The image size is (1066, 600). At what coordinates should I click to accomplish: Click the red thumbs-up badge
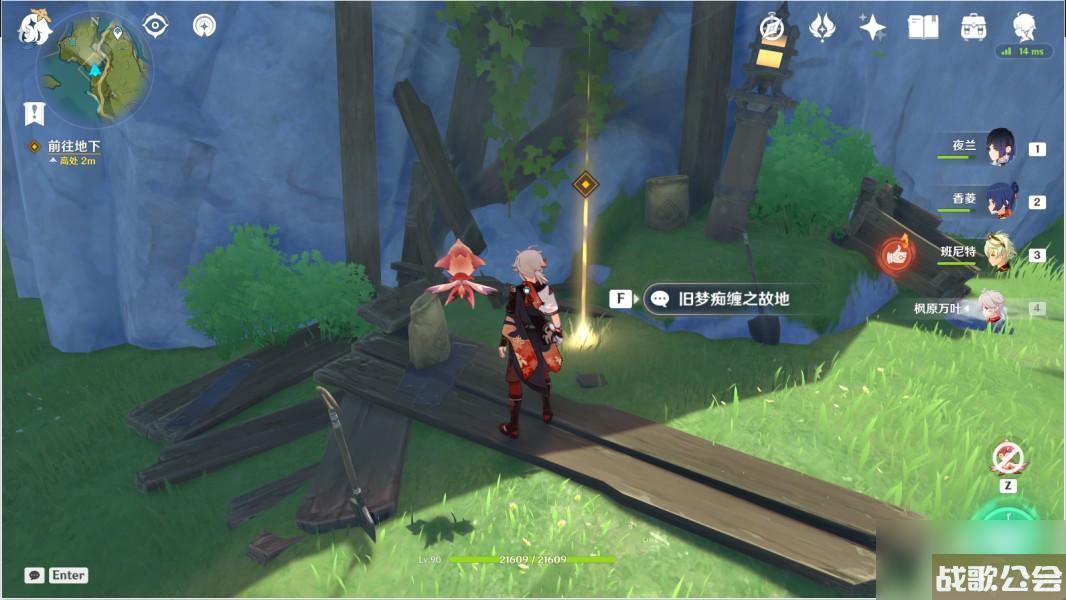pyautogui.click(x=898, y=254)
